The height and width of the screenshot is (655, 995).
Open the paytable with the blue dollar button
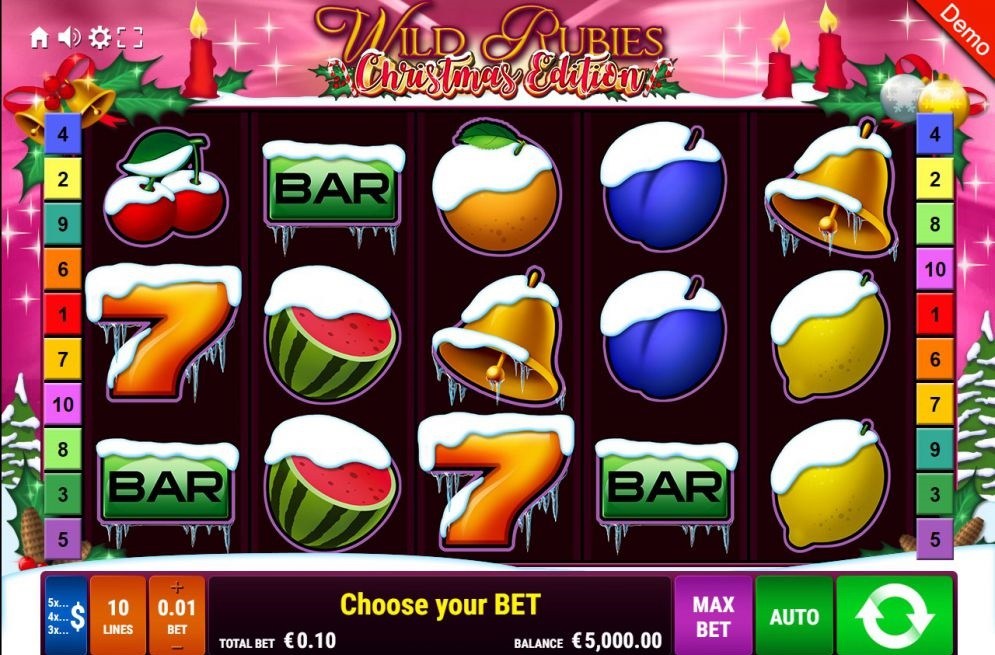[66, 613]
